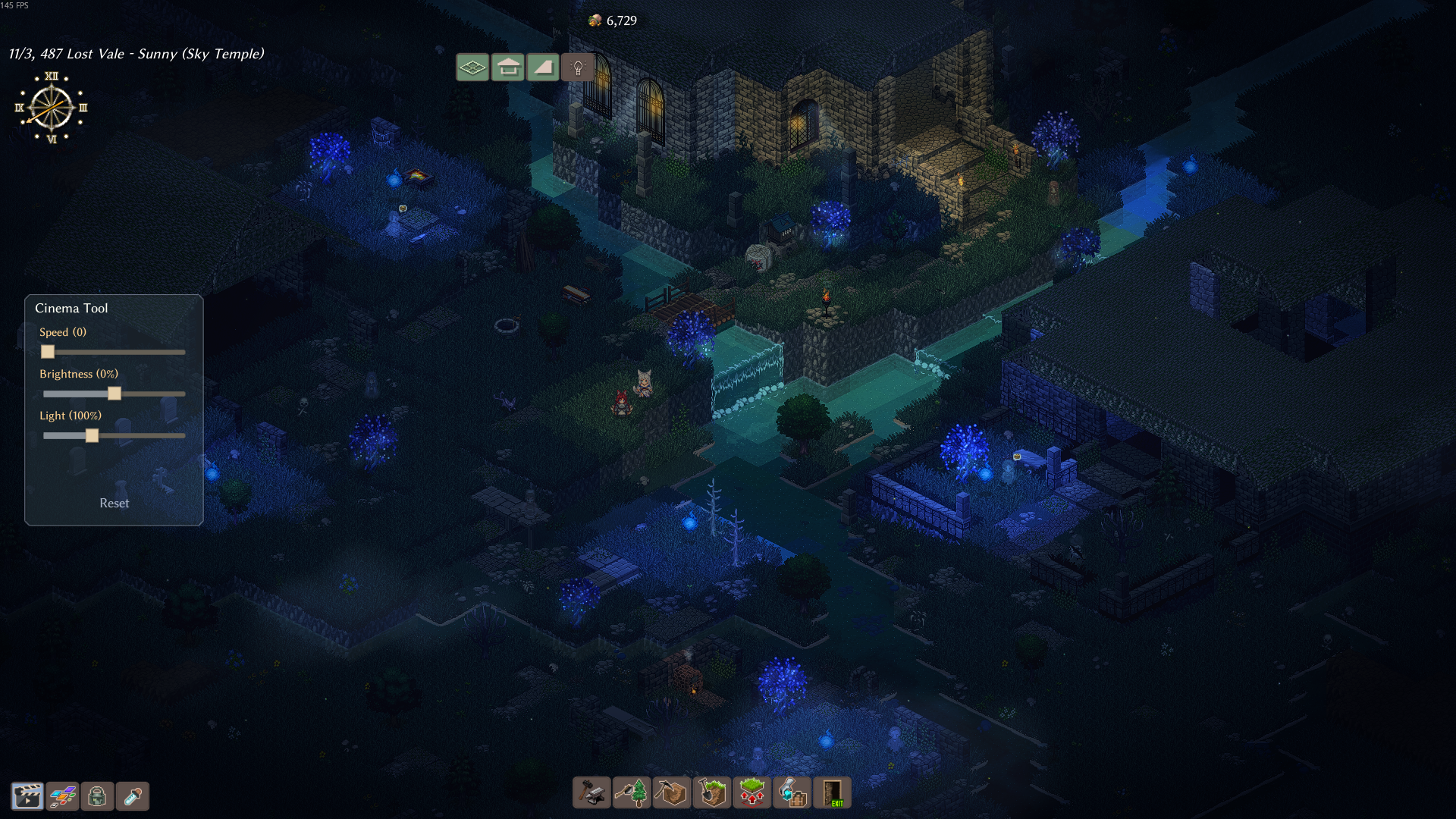This screenshot has height=819, width=1456.
Task: Select the axe and tree tool
Action: [632, 793]
